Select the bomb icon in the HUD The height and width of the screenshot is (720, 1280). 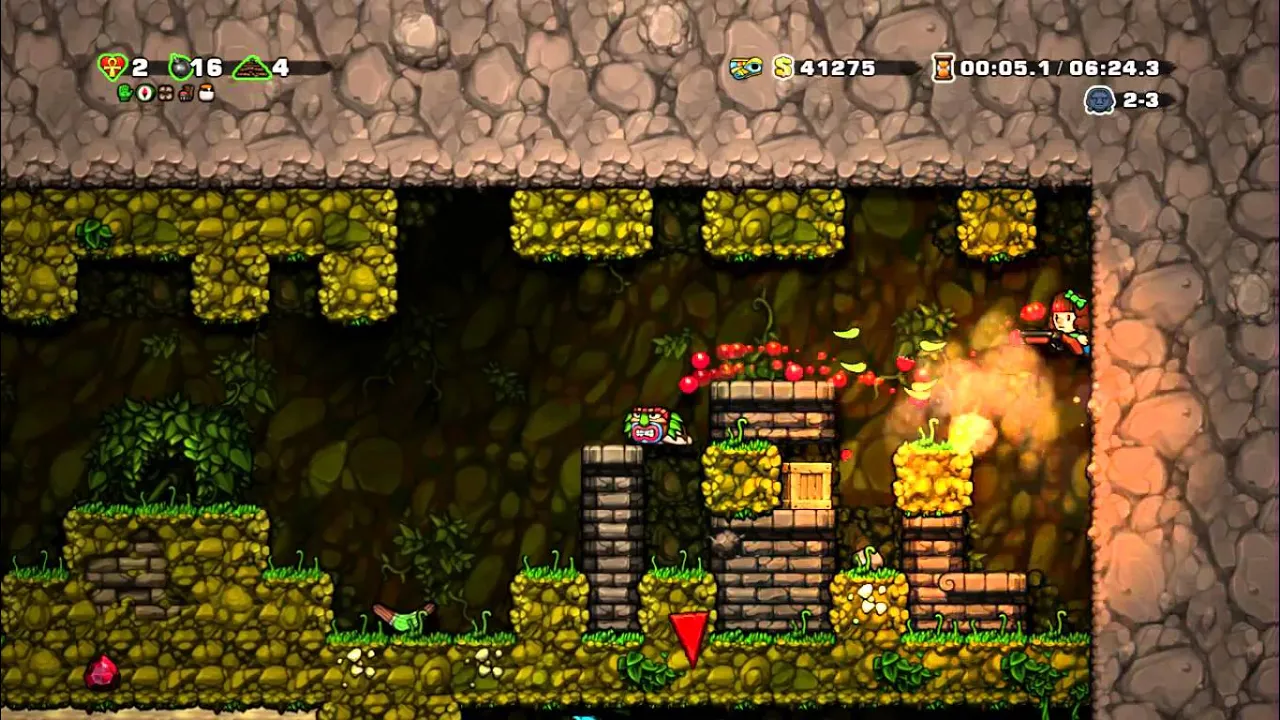(180, 68)
